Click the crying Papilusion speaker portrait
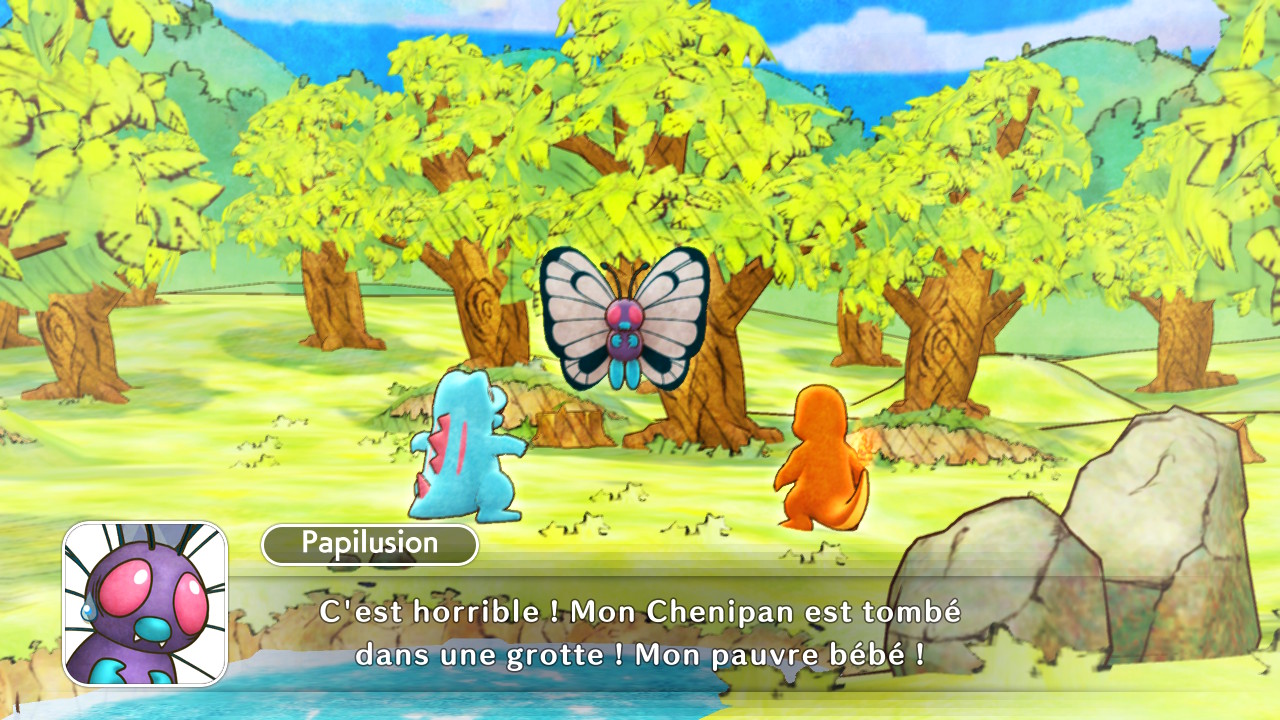The width and height of the screenshot is (1280, 720). pos(146,604)
